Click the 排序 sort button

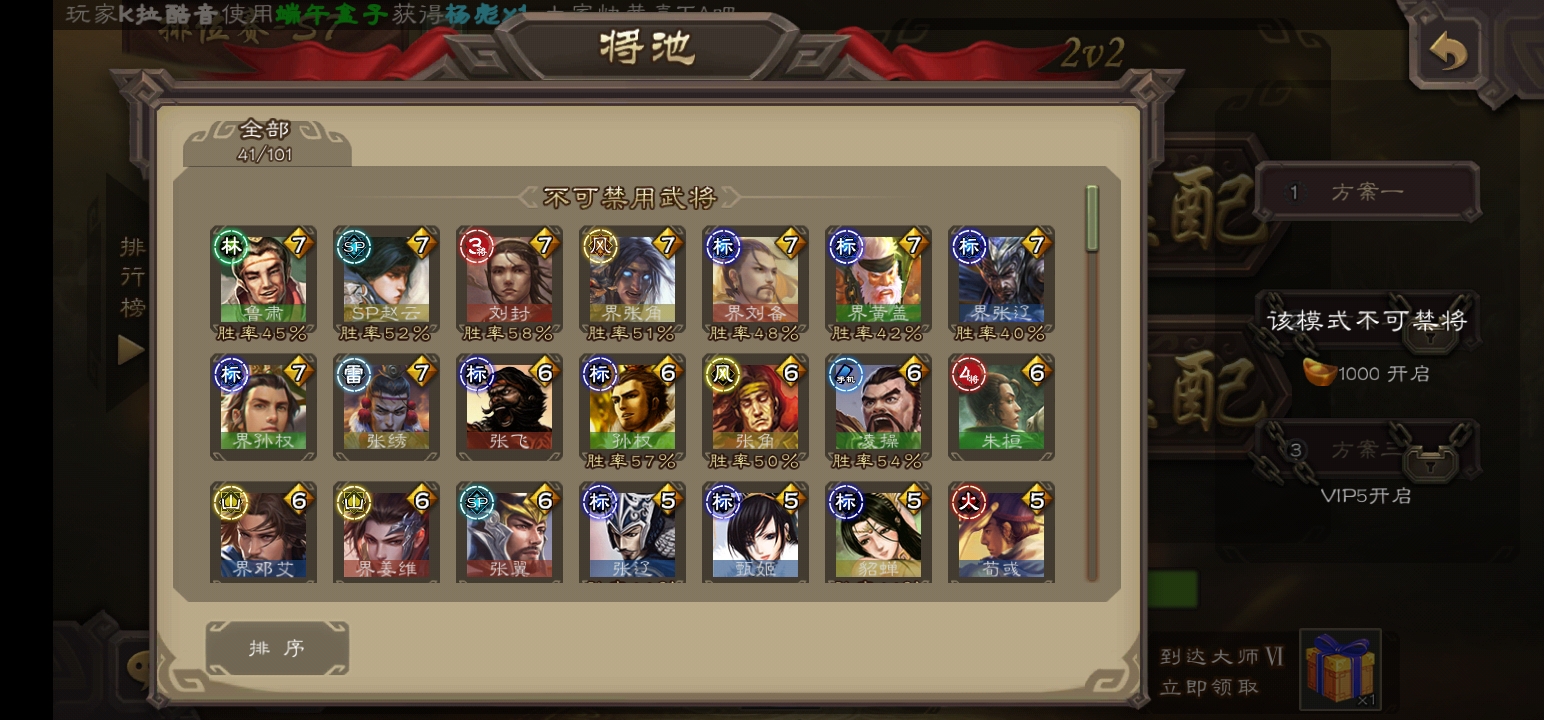(277, 648)
